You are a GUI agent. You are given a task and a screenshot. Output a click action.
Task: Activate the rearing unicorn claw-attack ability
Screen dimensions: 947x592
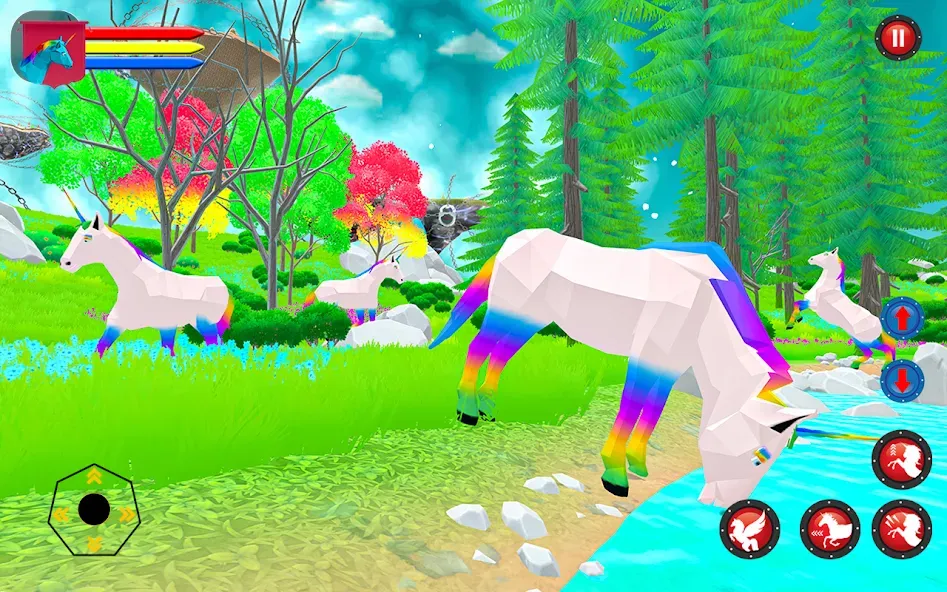point(901,529)
